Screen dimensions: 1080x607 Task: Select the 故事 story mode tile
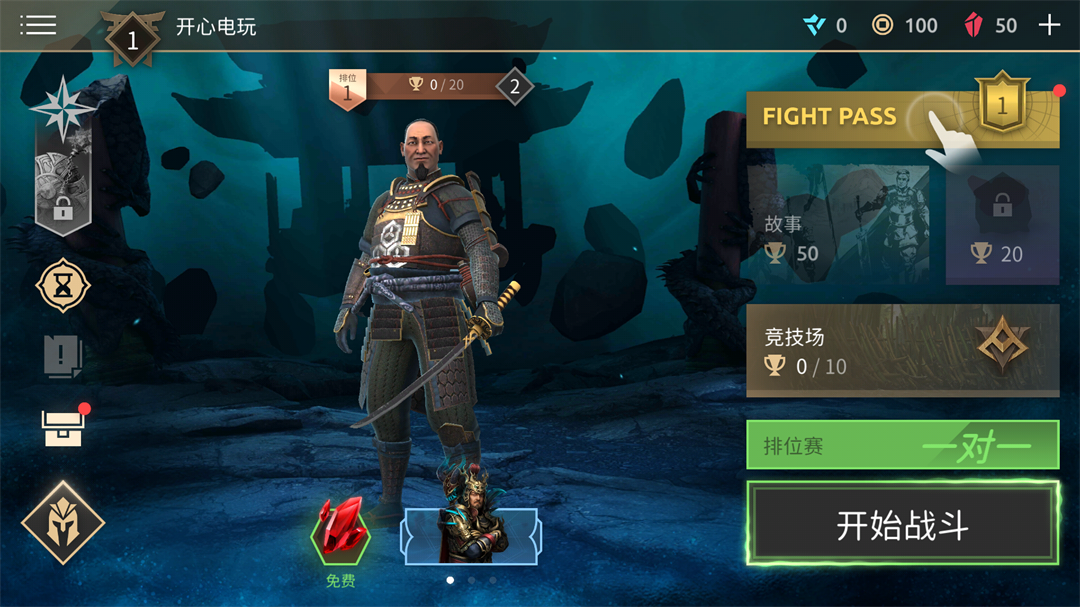click(838, 225)
